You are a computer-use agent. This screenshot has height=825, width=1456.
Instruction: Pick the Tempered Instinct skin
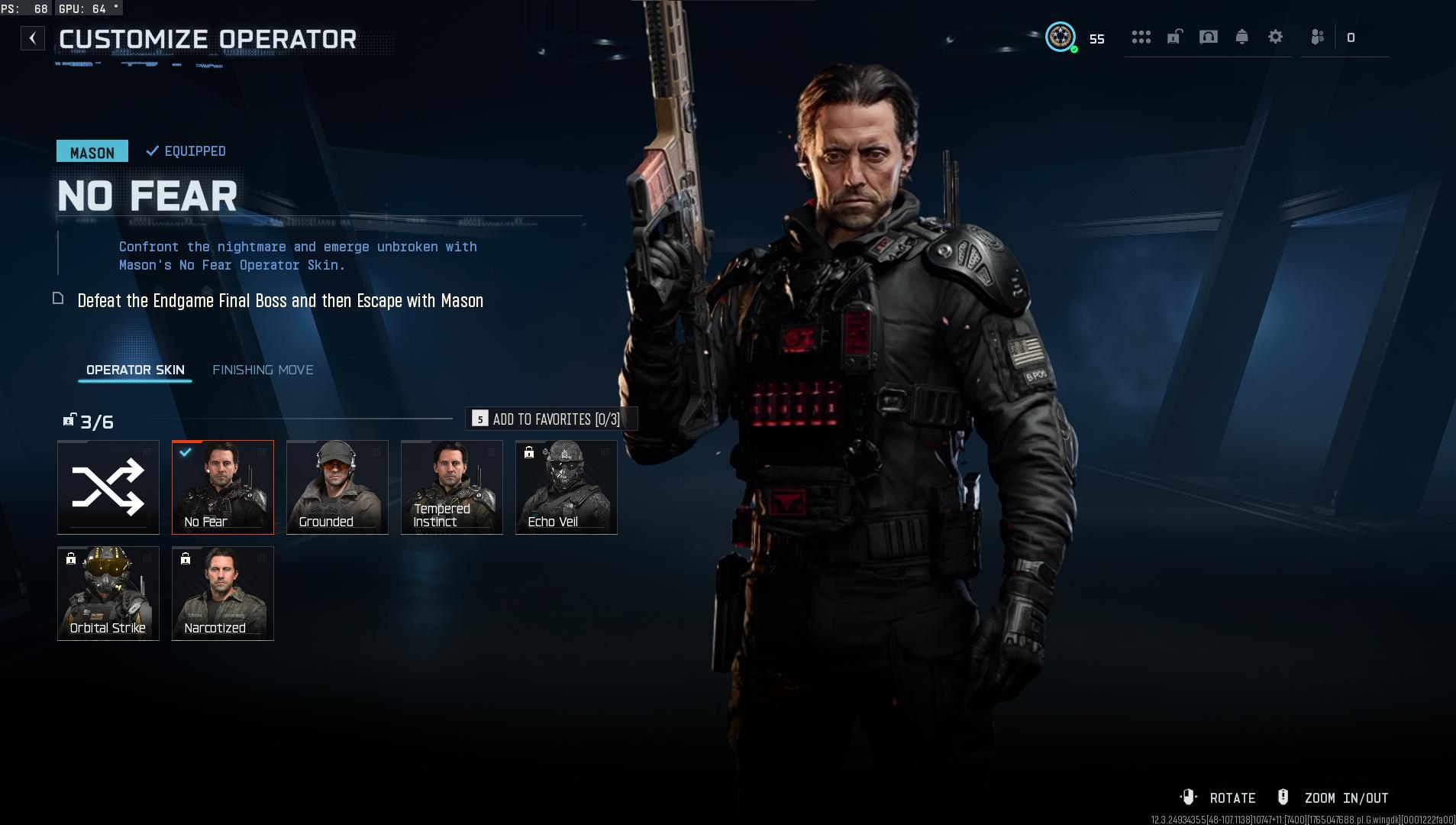(452, 487)
